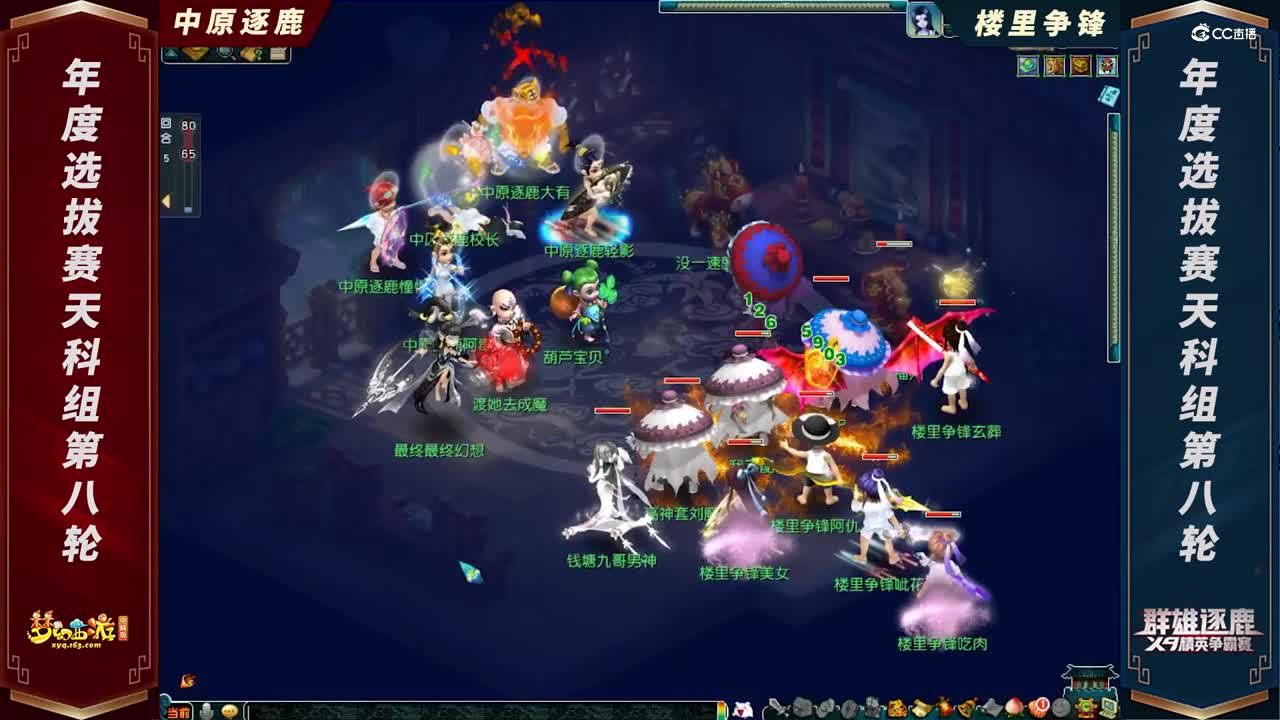Viewport: 1280px width, 720px height.
Task: Mute the microphone in the chat bar
Action: pyautogui.click(x=205, y=711)
